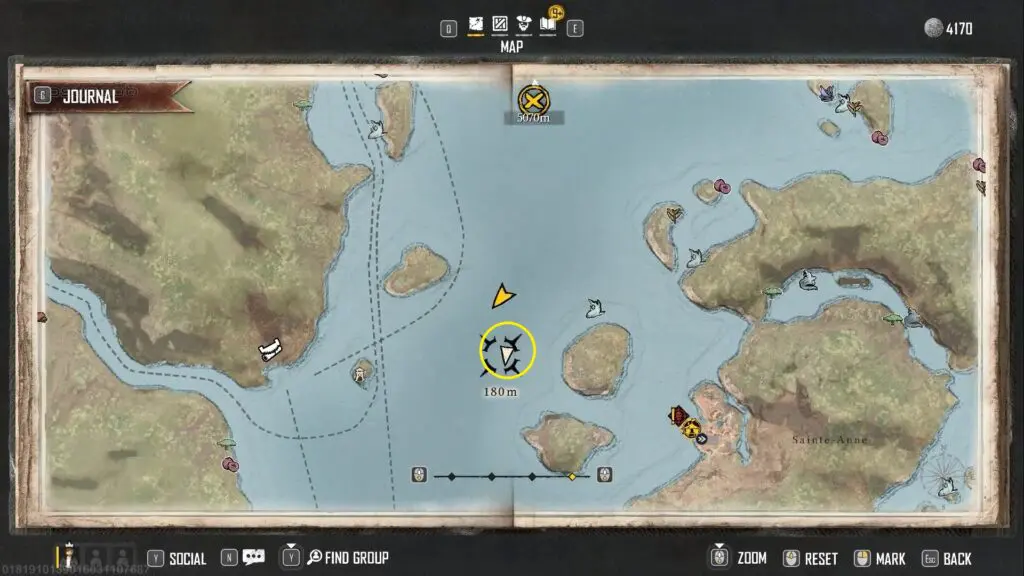Set map zoom to the yellow diamond level

pos(572,477)
